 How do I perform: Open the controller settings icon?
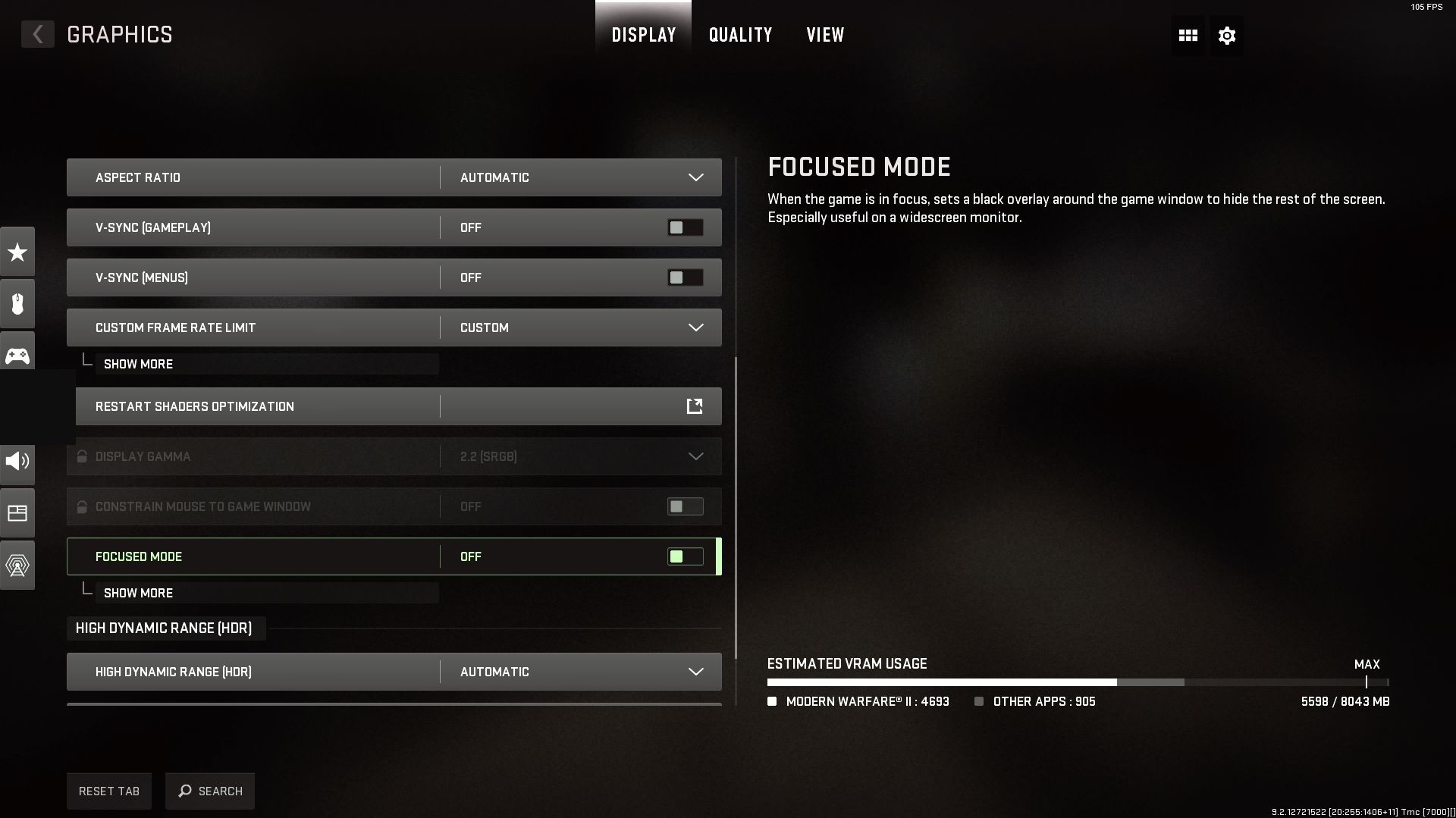[x=17, y=351]
